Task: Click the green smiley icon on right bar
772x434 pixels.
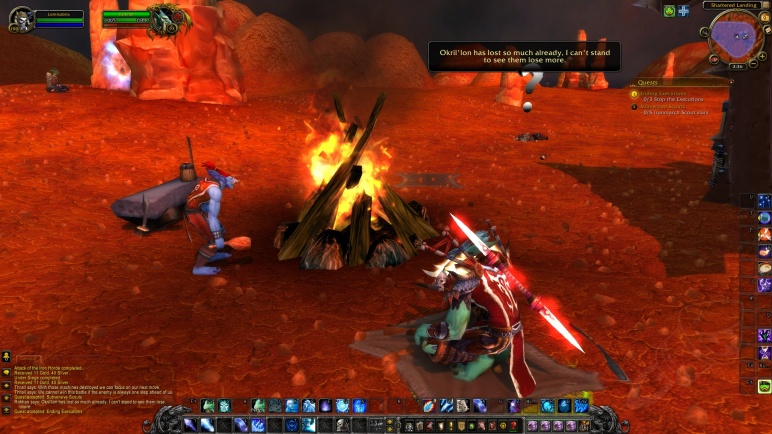Action: (x=765, y=386)
